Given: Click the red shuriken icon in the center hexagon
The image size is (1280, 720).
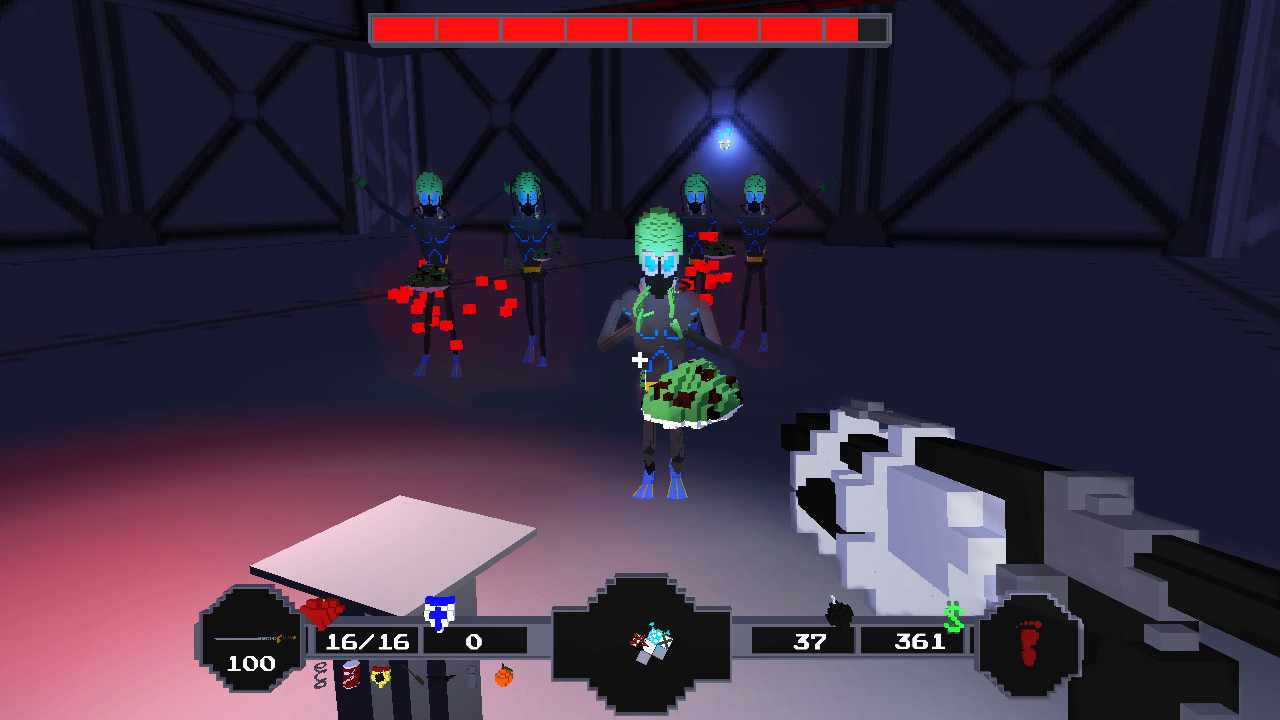Looking at the screenshot, I should [x=637, y=640].
